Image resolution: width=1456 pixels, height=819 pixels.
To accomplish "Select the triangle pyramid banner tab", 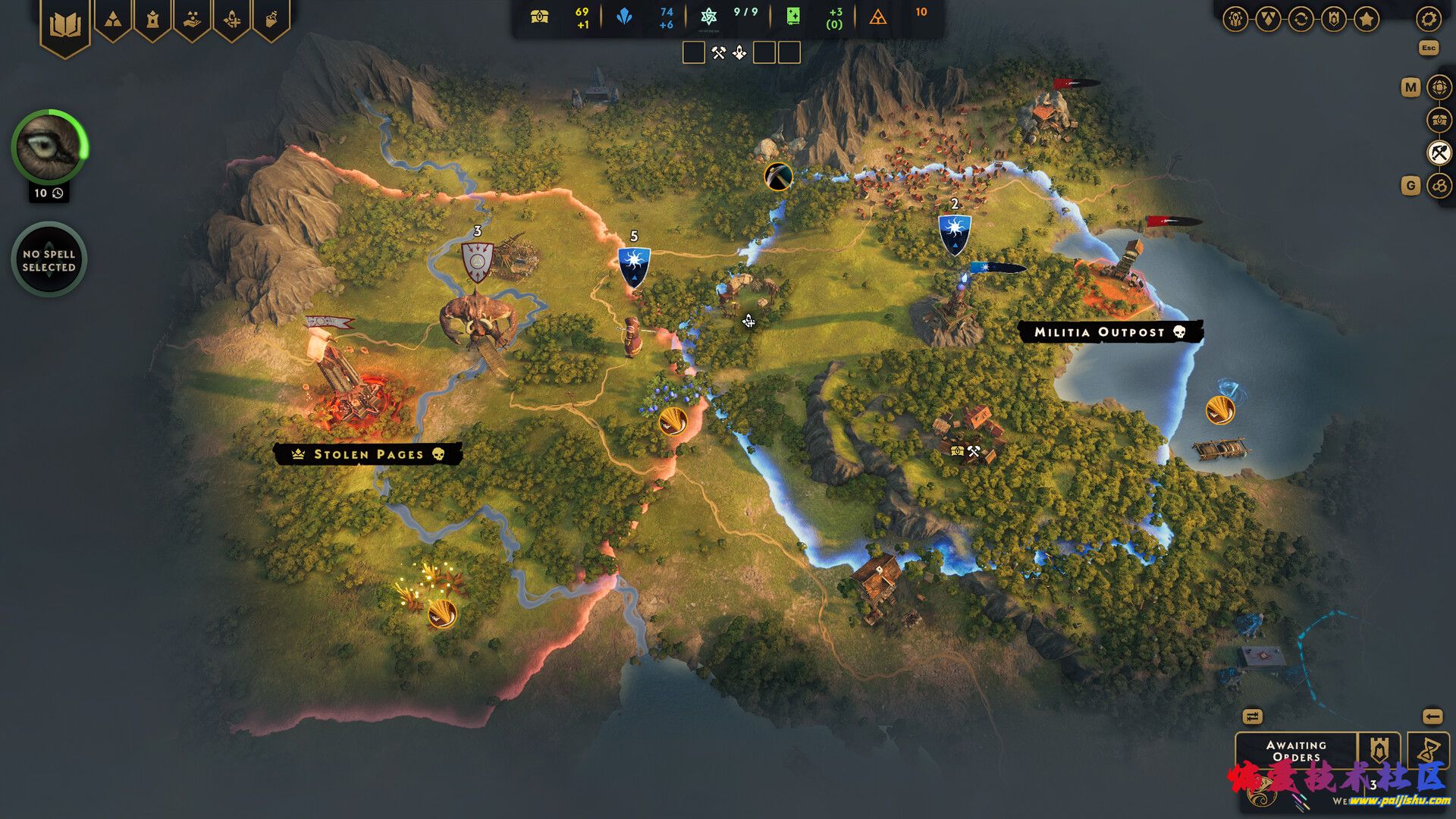I will 113,20.
